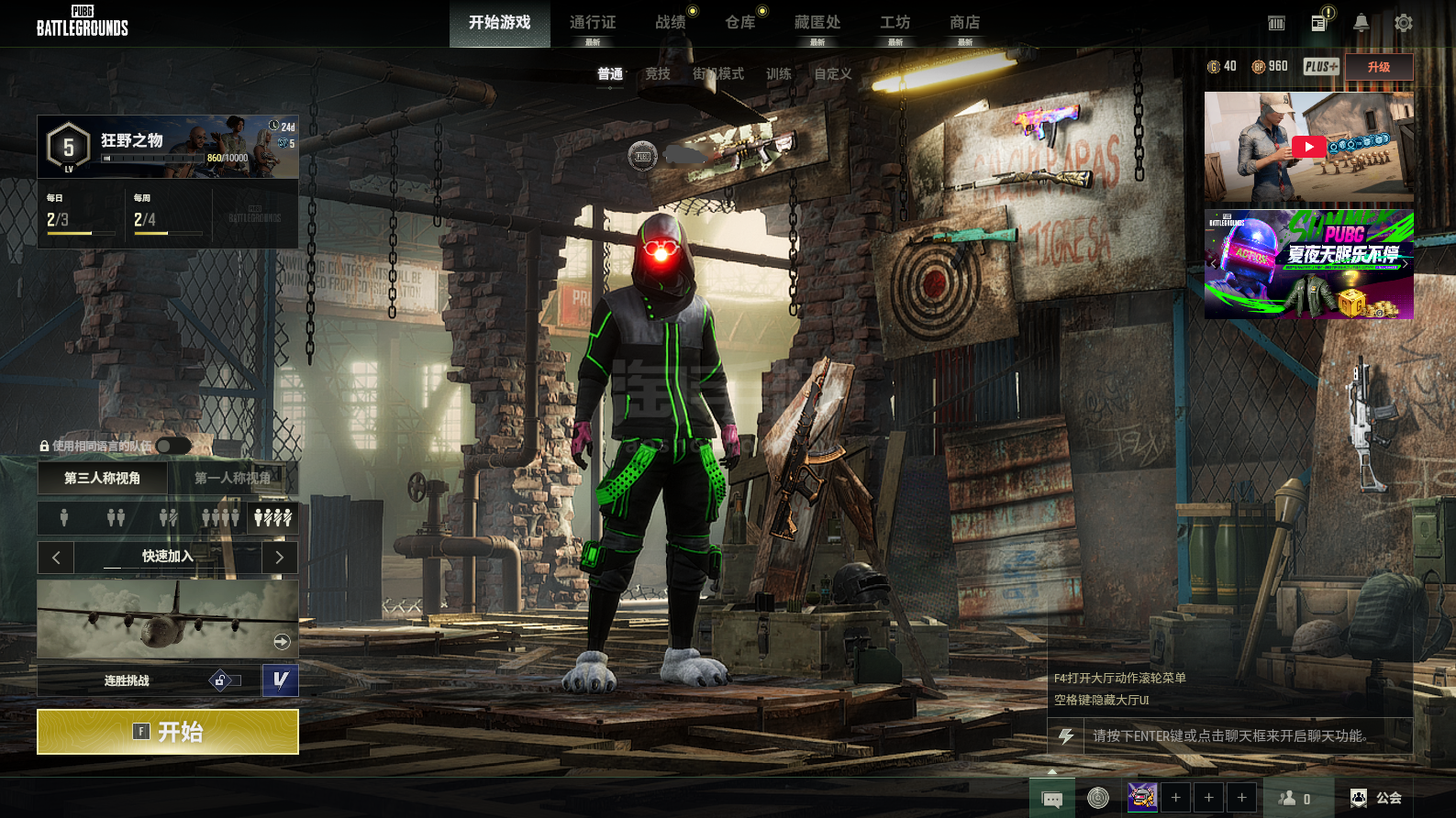Select the 训练 training tab
This screenshot has width=1456, height=818.
(779, 74)
